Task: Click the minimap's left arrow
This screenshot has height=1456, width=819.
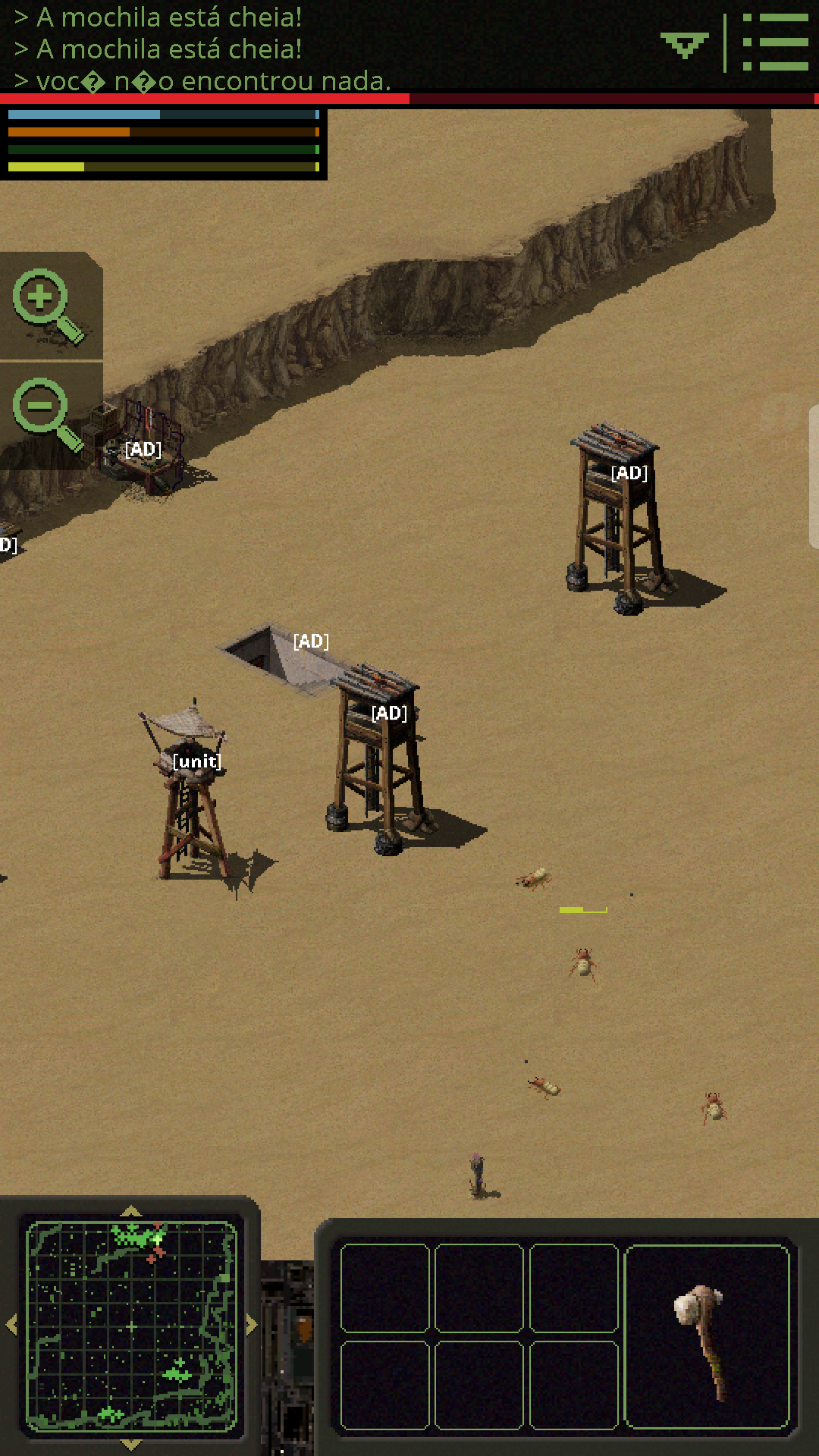Action: tap(11, 1325)
